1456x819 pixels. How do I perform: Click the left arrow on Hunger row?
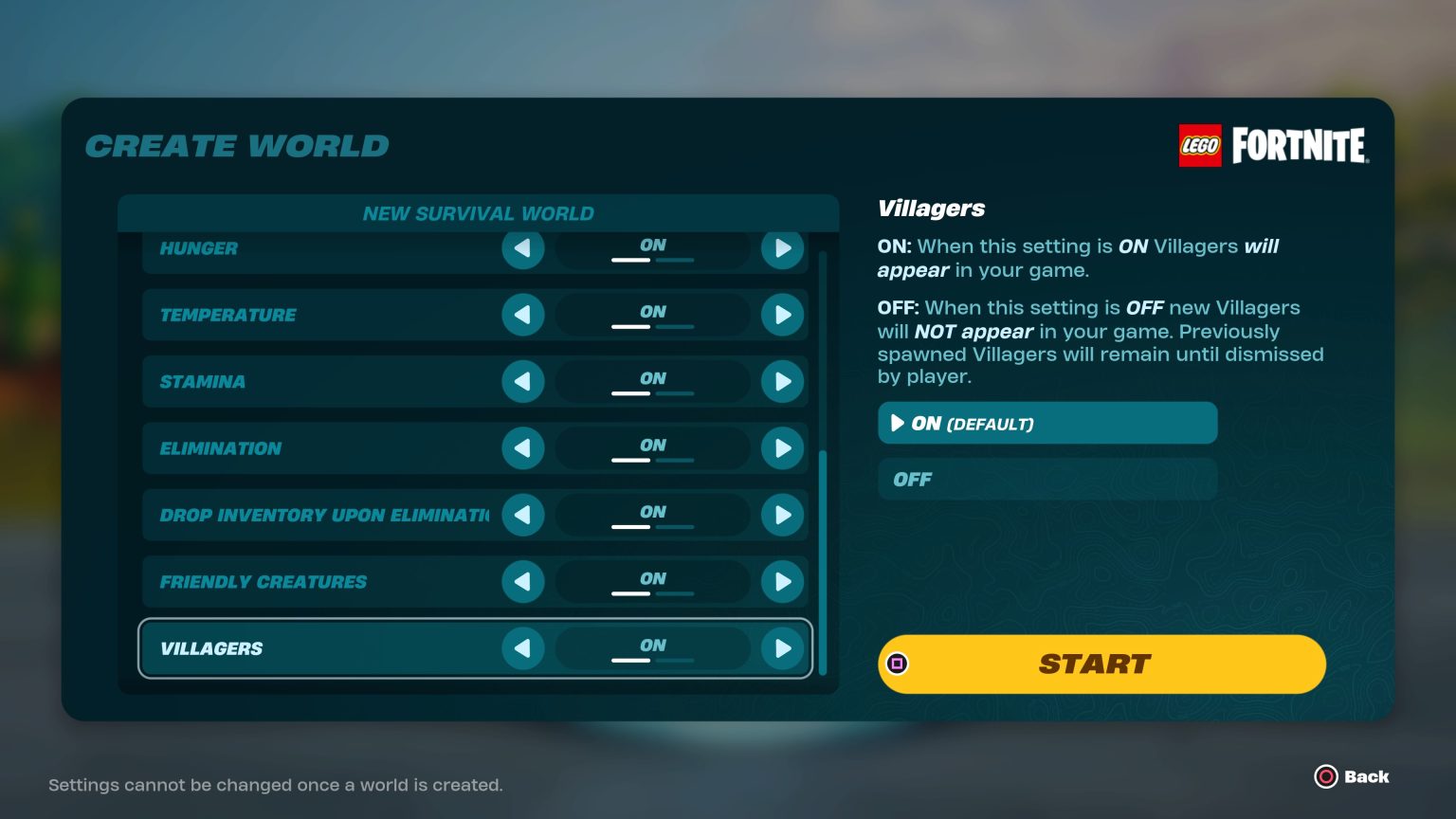tap(522, 249)
